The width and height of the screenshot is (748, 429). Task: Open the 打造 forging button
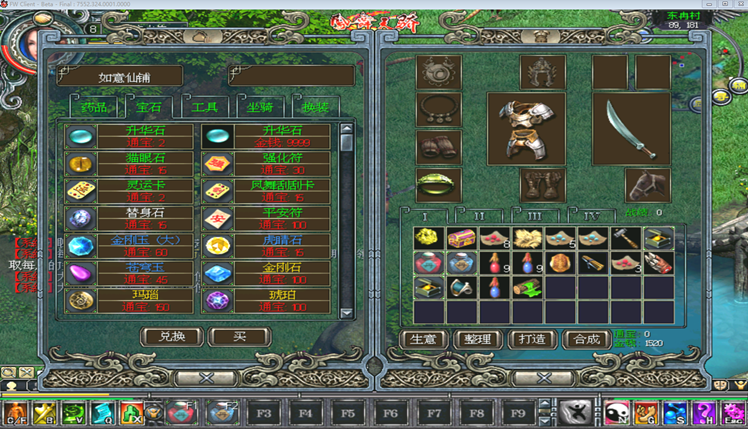pyautogui.click(x=532, y=339)
